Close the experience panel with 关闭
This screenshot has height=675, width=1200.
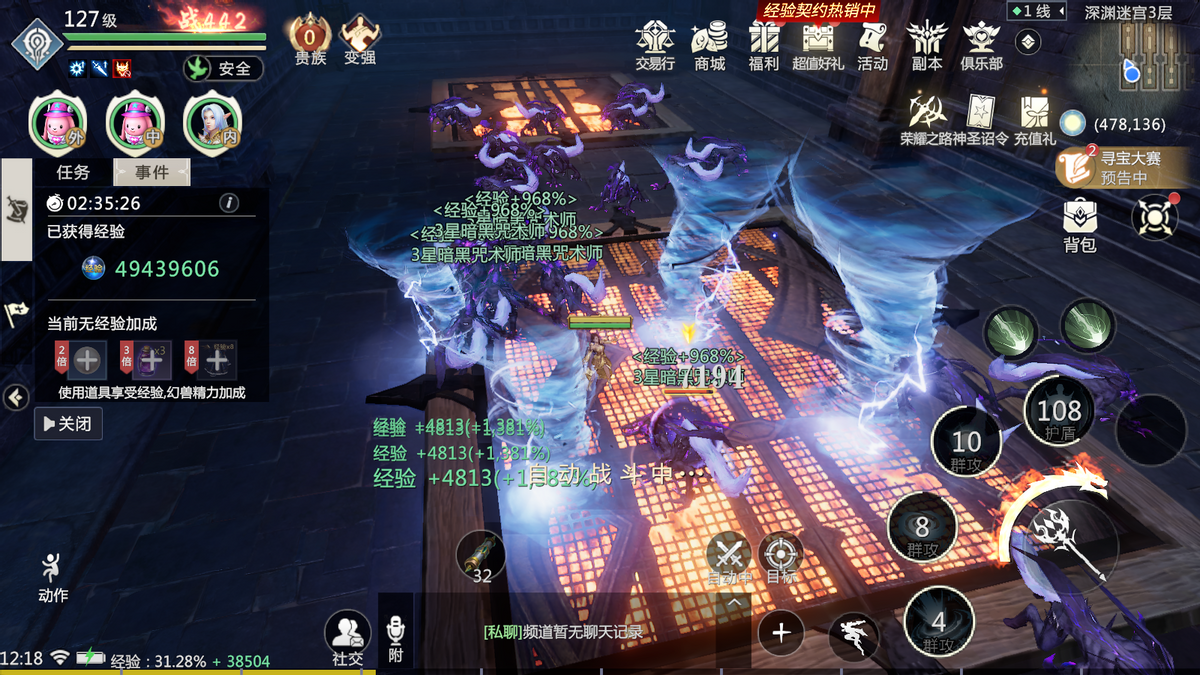(x=69, y=424)
